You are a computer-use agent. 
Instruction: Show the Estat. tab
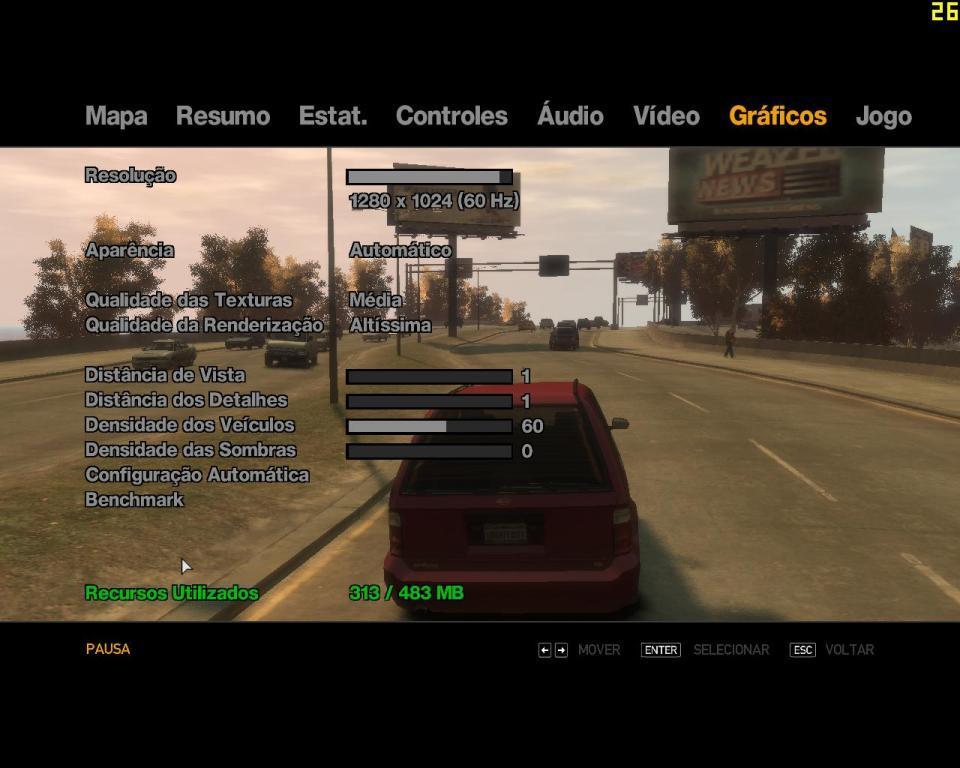[x=333, y=116]
